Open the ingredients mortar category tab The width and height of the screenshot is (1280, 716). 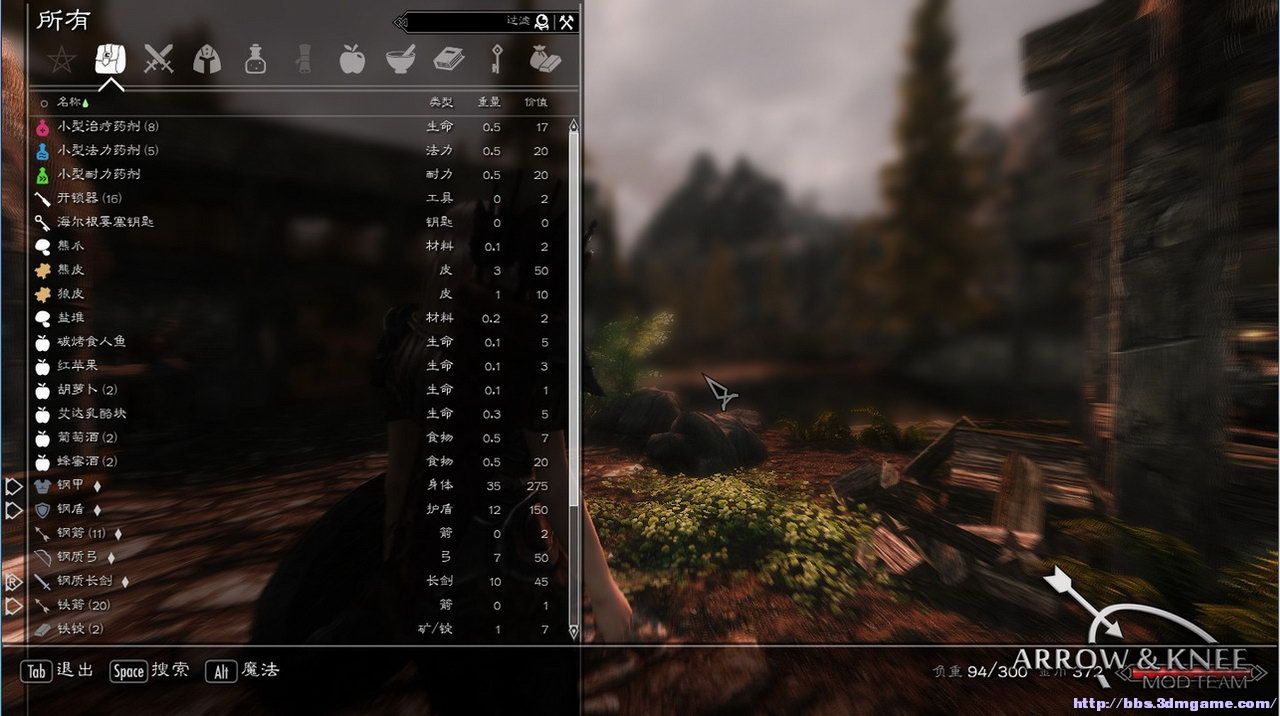[x=401, y=60]
